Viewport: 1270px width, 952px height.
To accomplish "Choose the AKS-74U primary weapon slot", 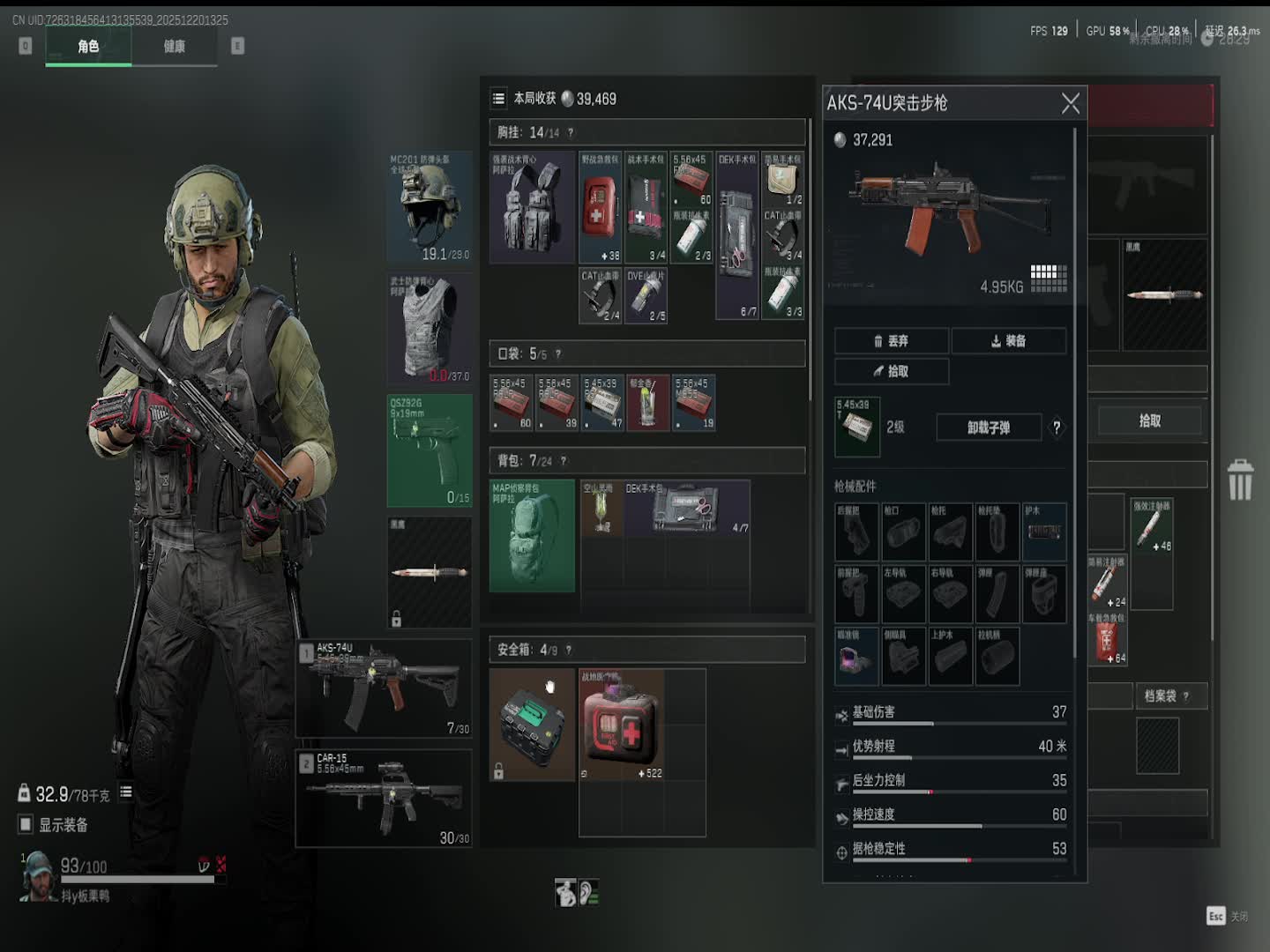I will click(x=384, y=688).
